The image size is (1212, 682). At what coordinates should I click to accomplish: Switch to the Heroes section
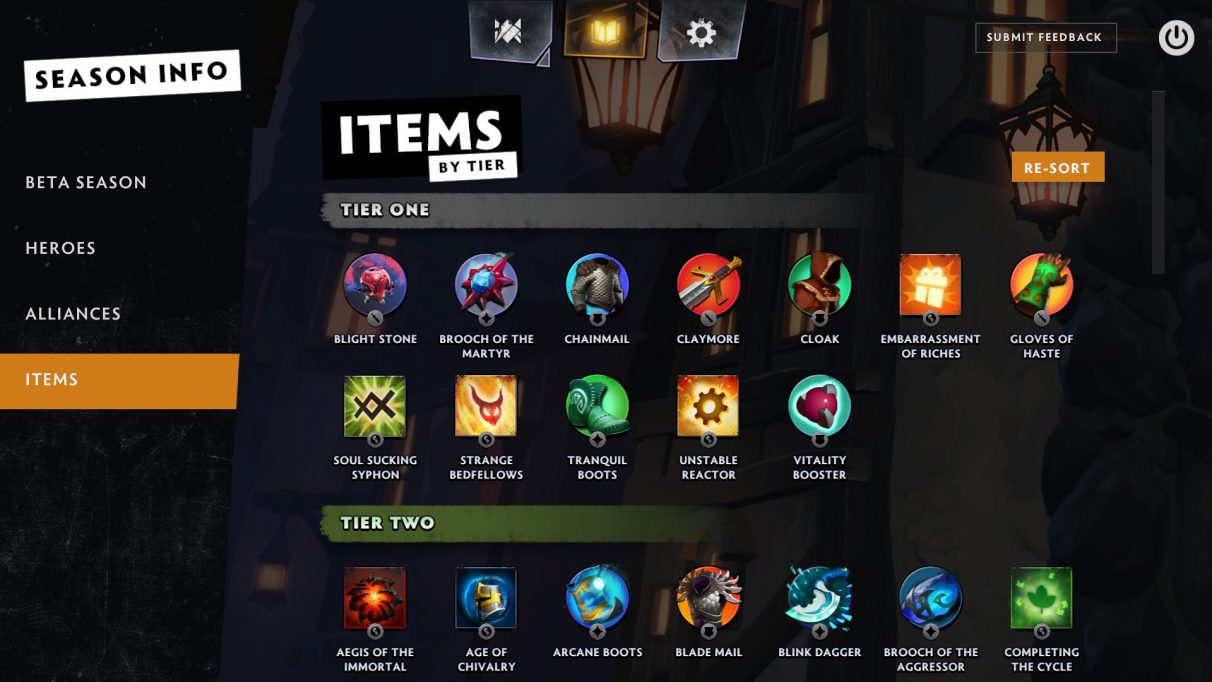click(61, 248)
